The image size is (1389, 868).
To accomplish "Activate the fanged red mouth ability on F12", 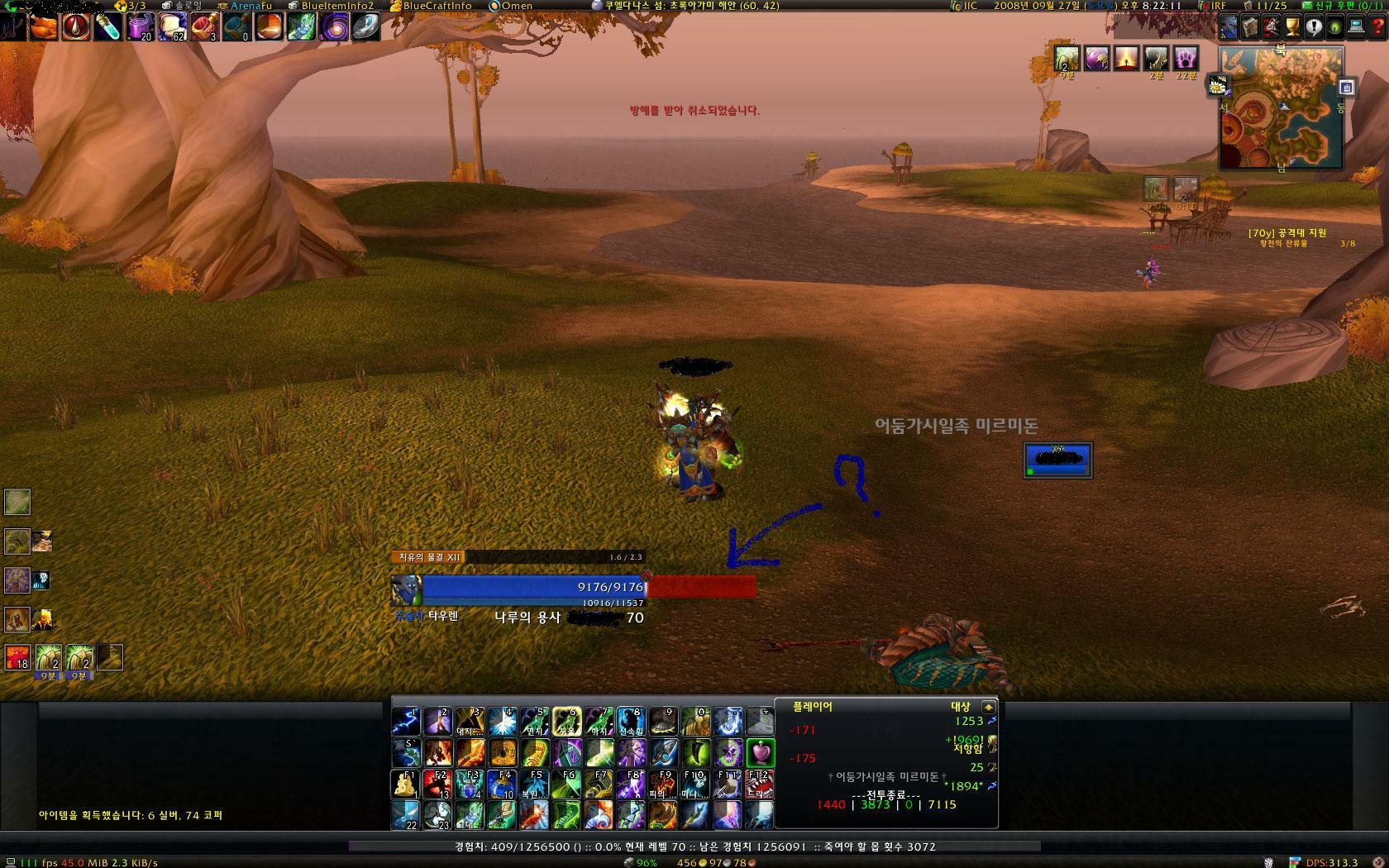I will click(x=760, y=784).
